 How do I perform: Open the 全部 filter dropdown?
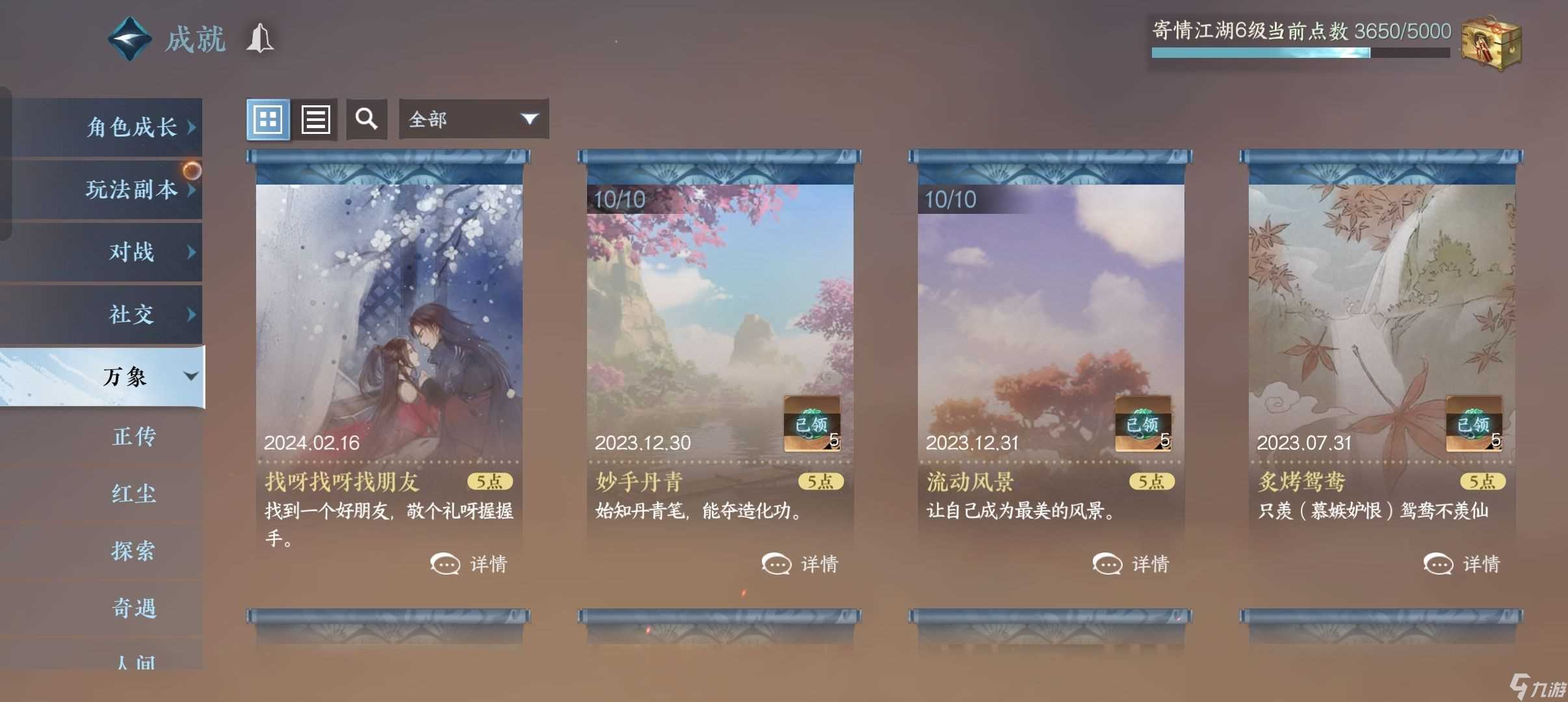[473, 119]
